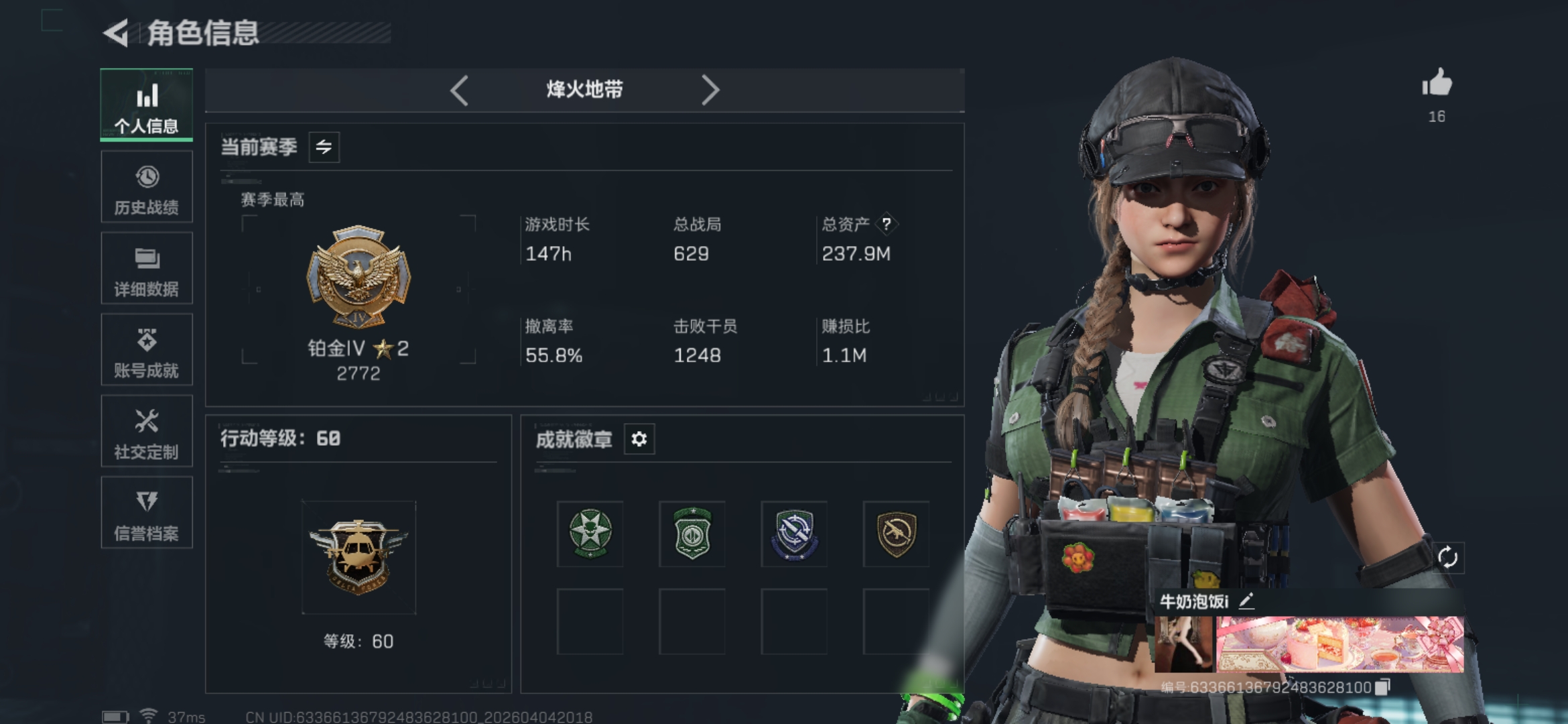
Task: Open the 当前赛季 section header
Action: [x=258, y=147]
